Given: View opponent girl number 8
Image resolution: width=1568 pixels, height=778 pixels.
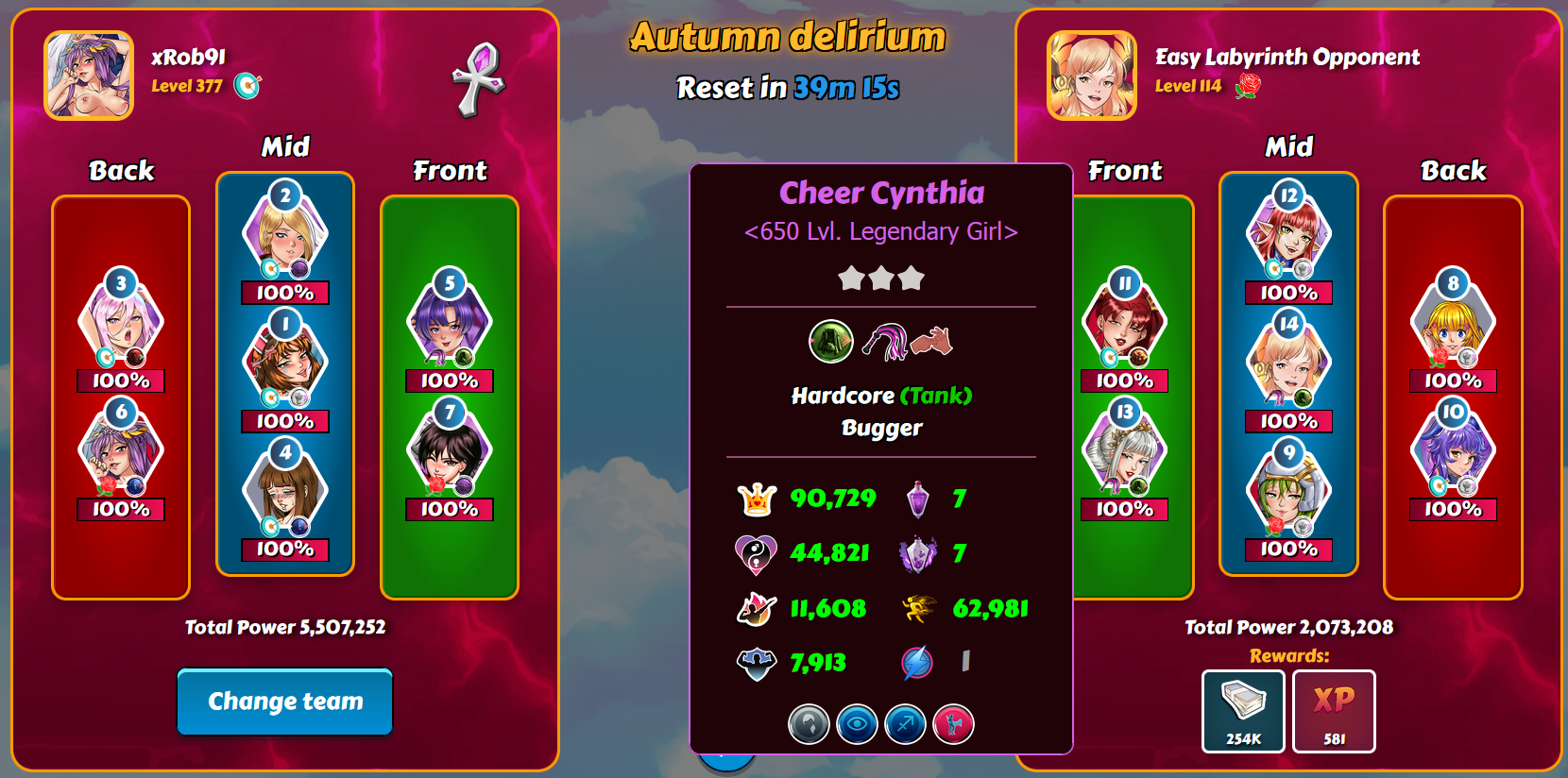Looking at the screenshot, I should click(1453, 324).
